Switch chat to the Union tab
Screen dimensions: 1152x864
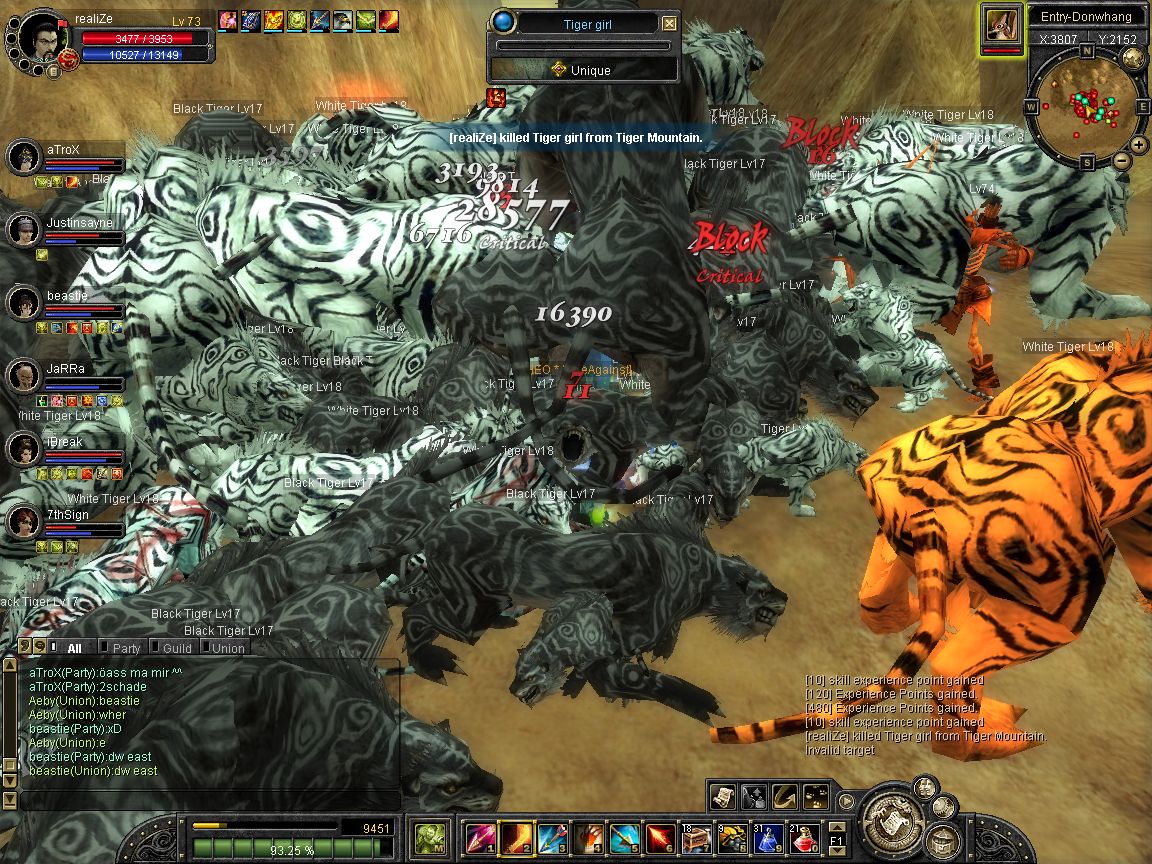pos(227,648)
